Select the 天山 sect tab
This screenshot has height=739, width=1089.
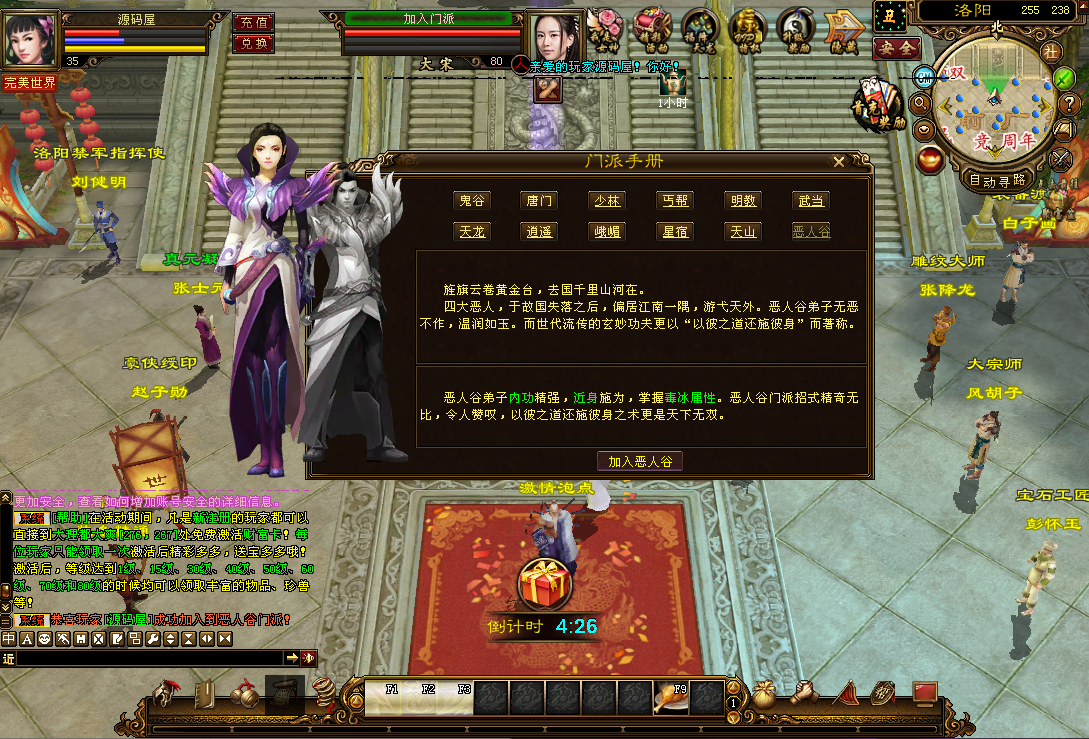(743, 231)
